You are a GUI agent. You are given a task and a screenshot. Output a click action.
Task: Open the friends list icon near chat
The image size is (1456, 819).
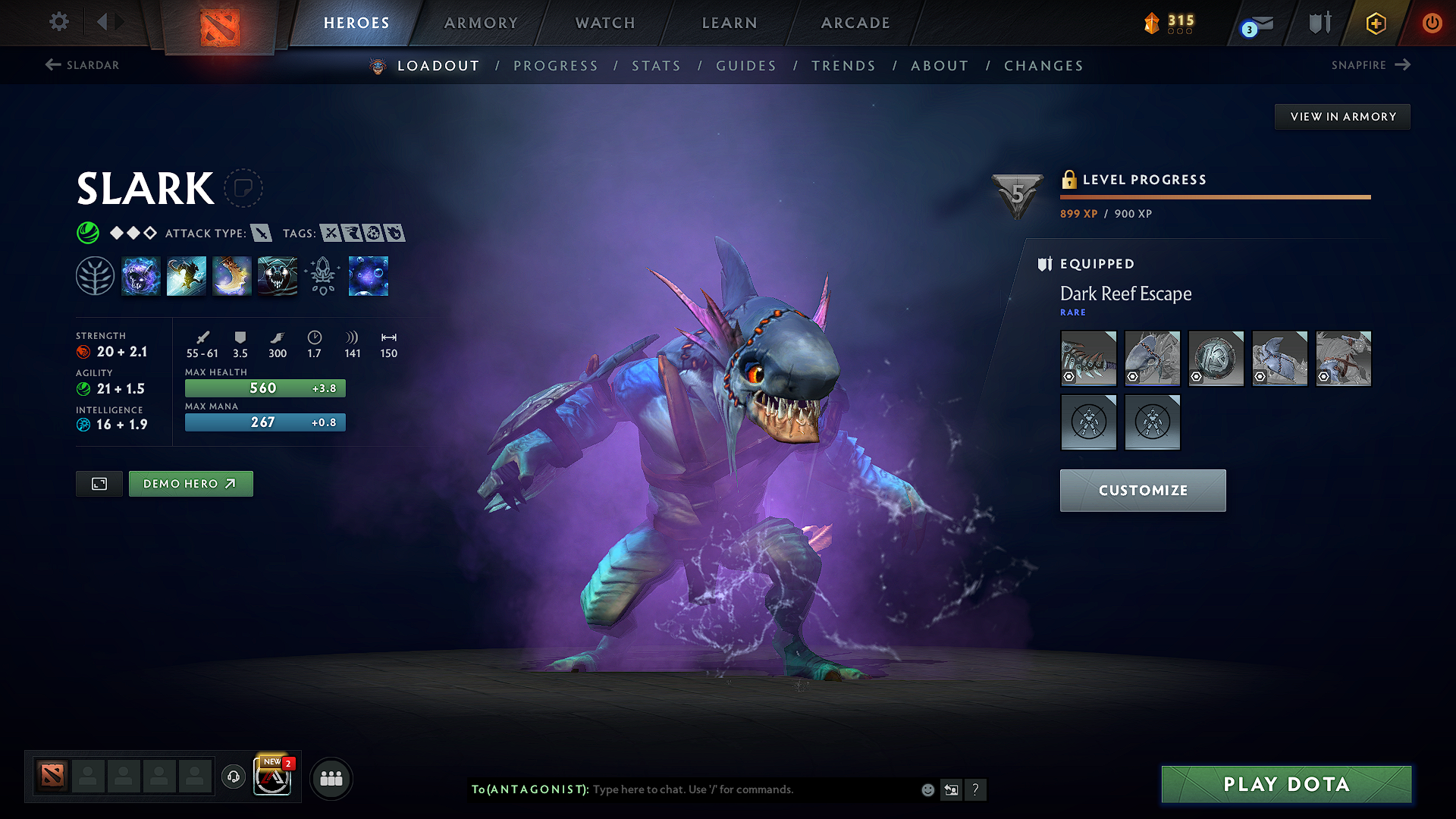[x=330, y=778]
